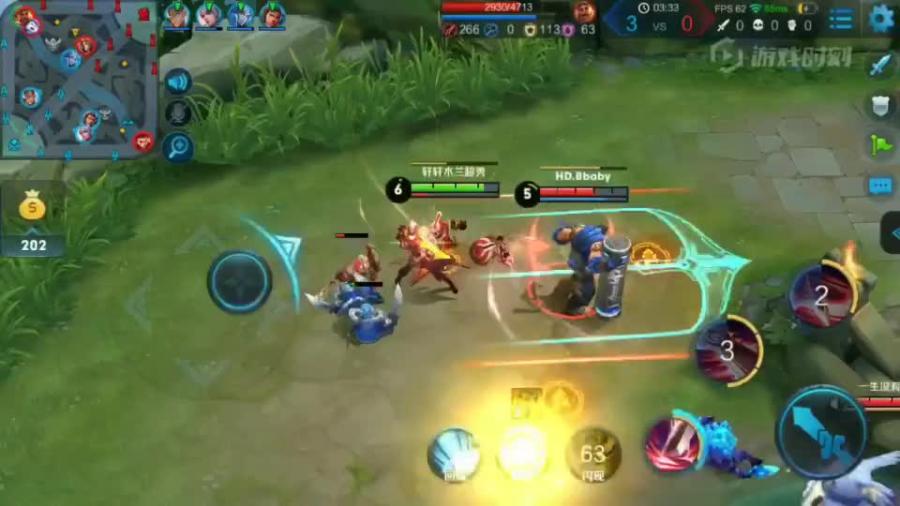Use the recall spell

point(454,455)
